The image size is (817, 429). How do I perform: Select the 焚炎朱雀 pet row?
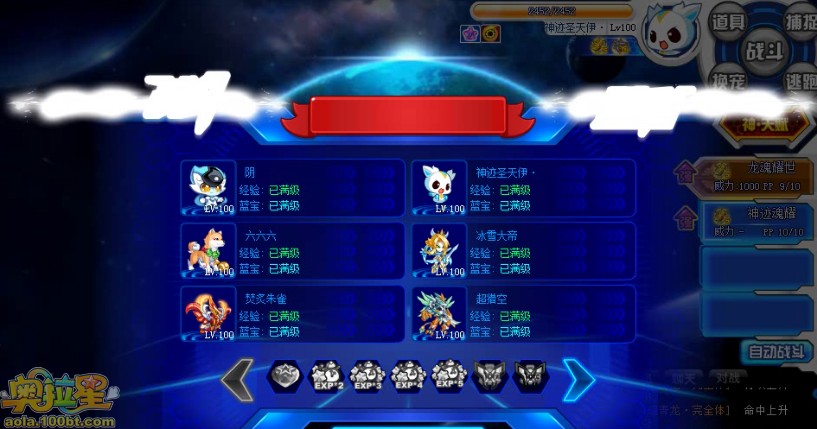click(x=292, y=313)
